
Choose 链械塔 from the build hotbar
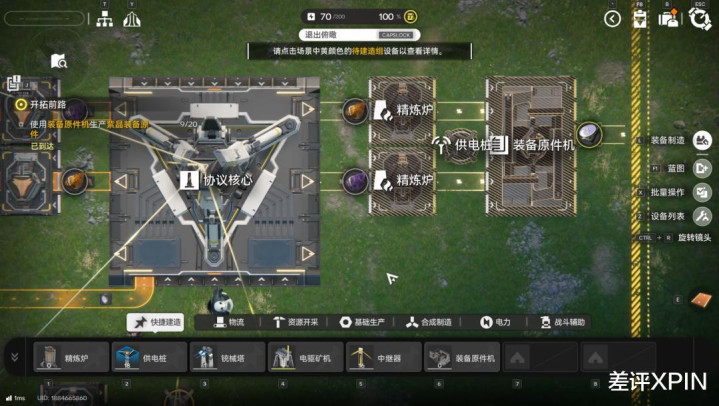pyautogui.click(x=227, y=357)
